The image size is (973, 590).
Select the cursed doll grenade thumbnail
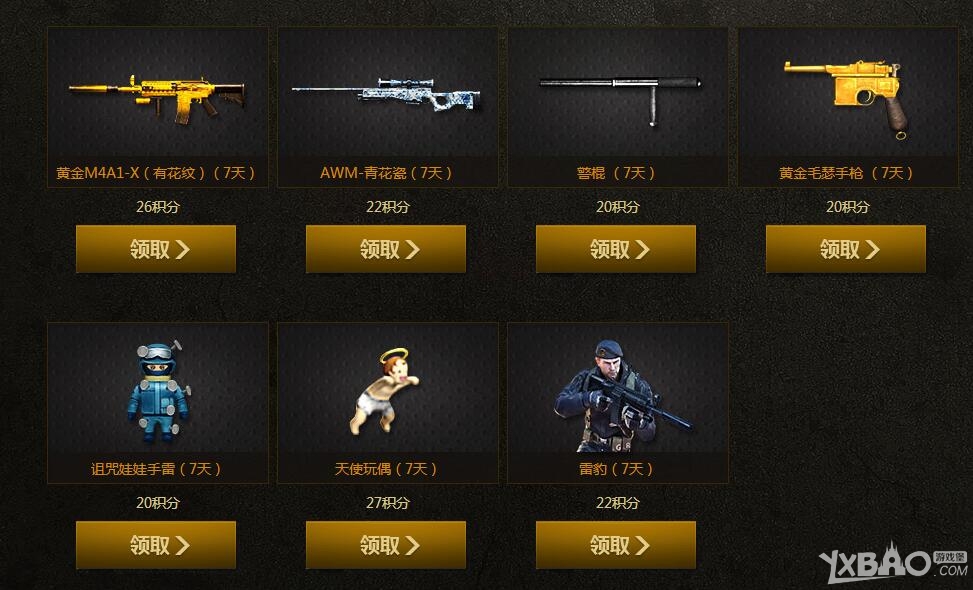click(158, 391)
